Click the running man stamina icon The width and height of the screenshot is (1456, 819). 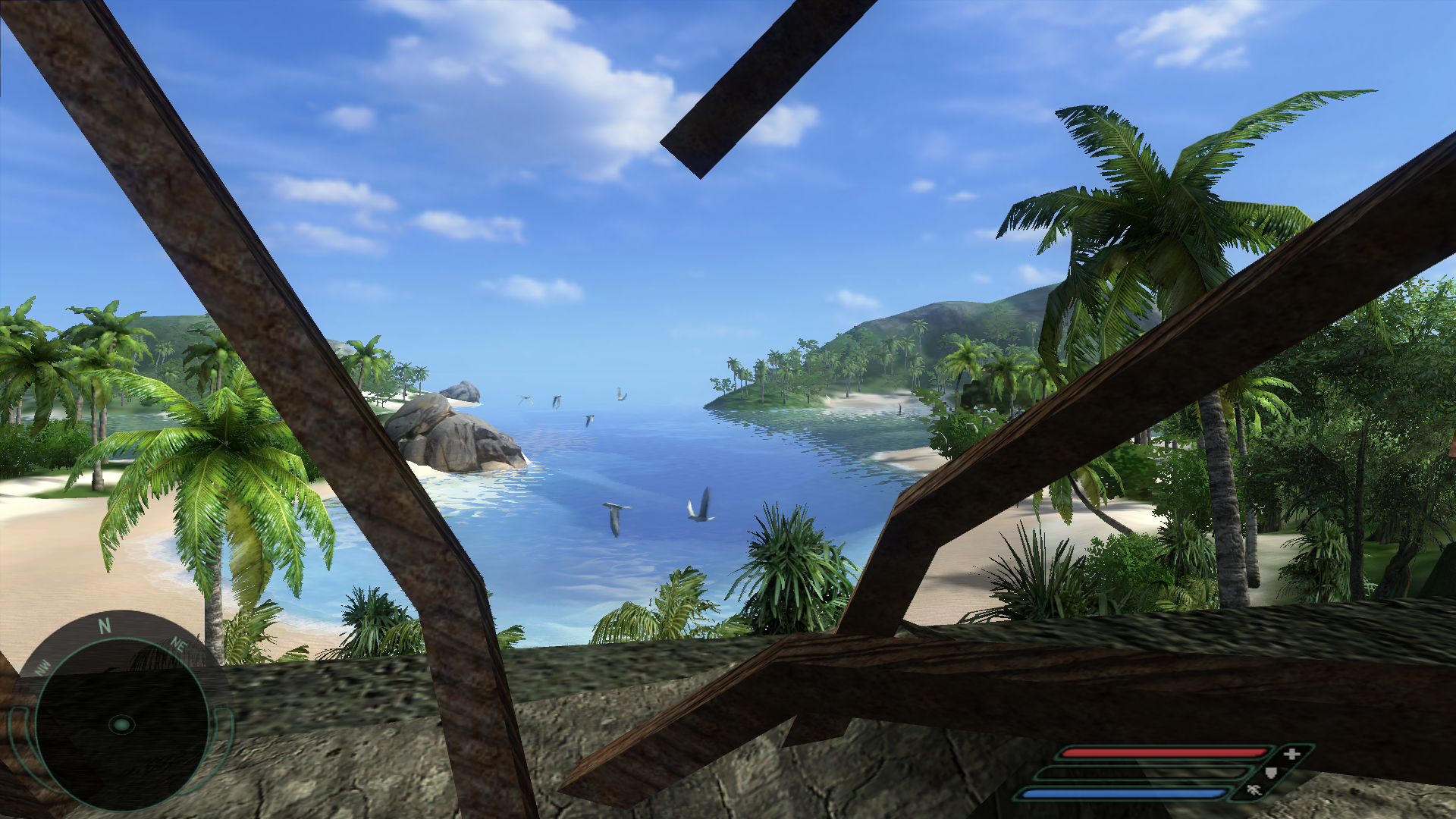1254,791
